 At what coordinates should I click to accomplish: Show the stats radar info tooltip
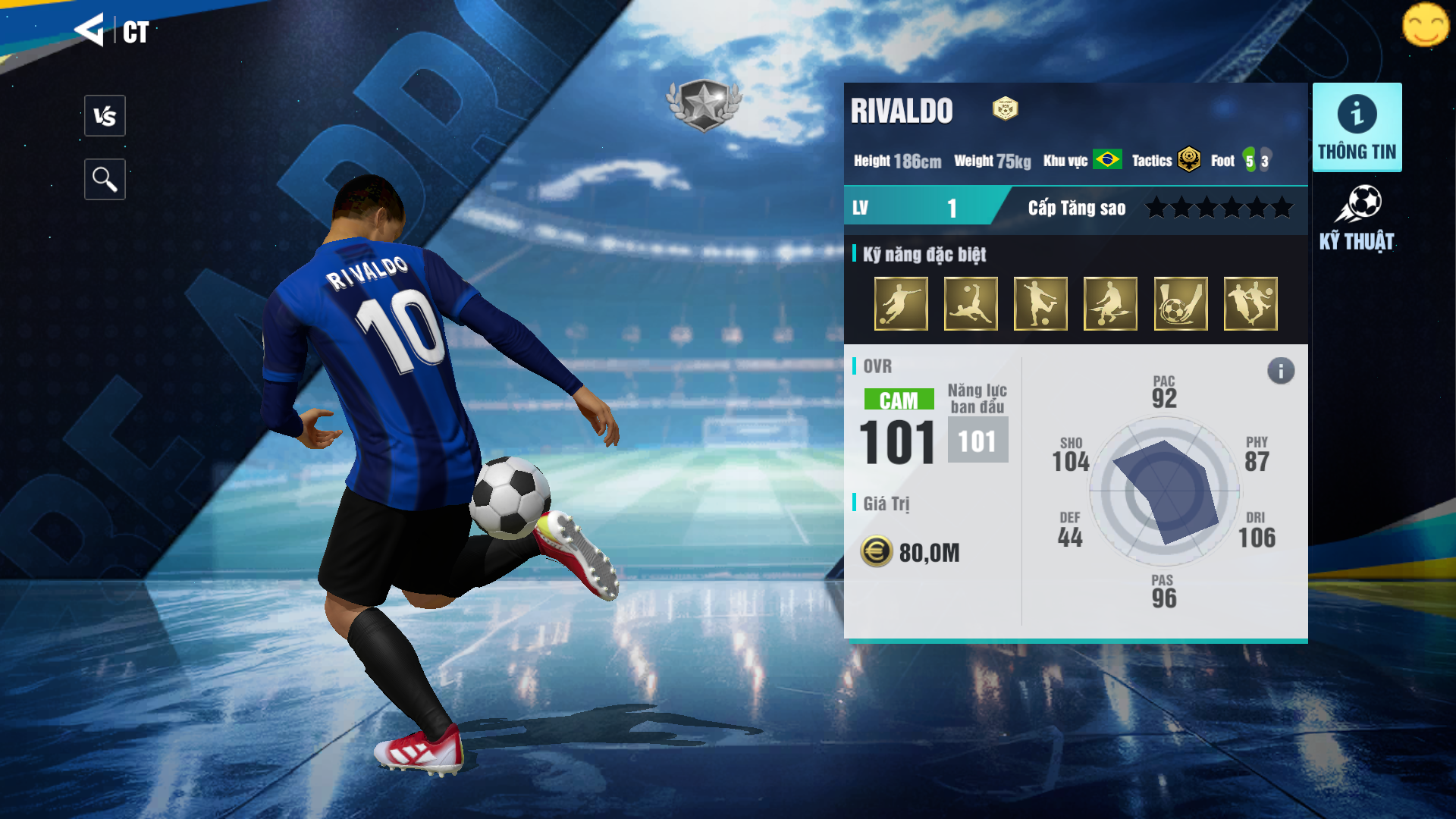point(1281,371)
